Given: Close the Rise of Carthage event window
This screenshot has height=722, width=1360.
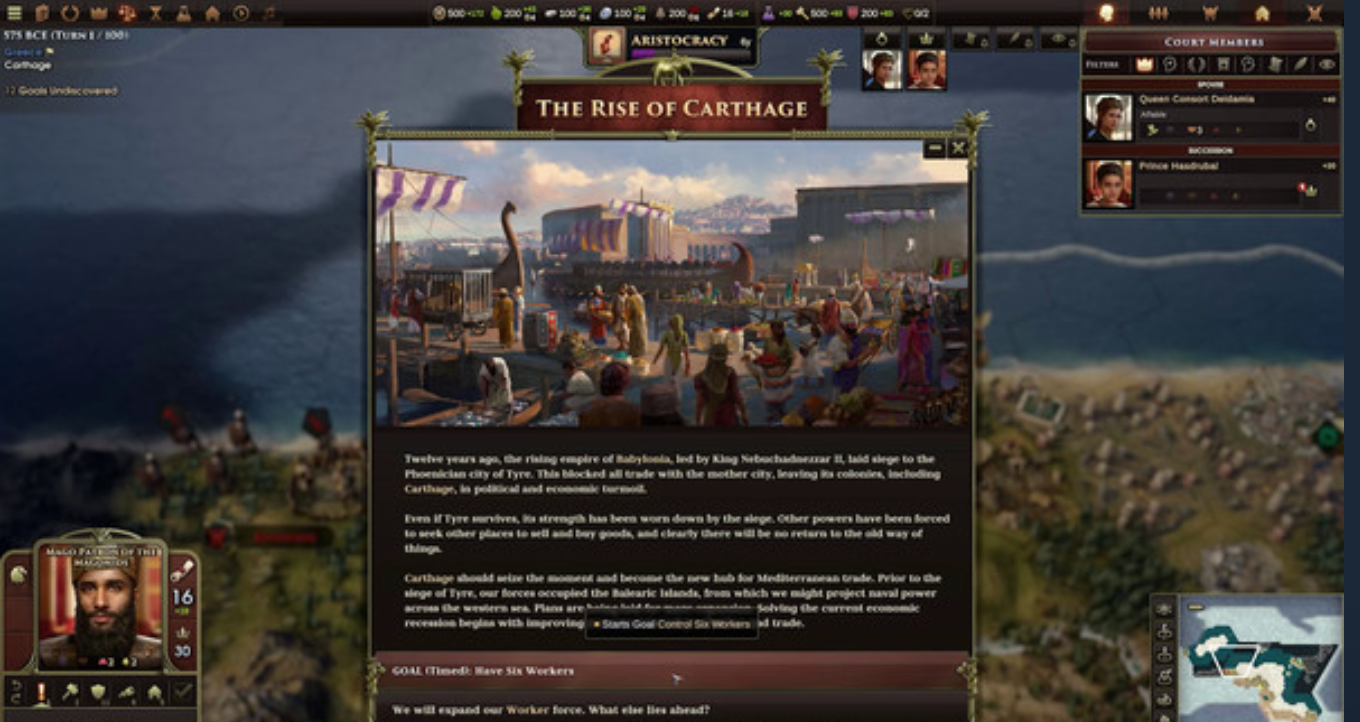Looking at the screenshot, I should [958, 148].
